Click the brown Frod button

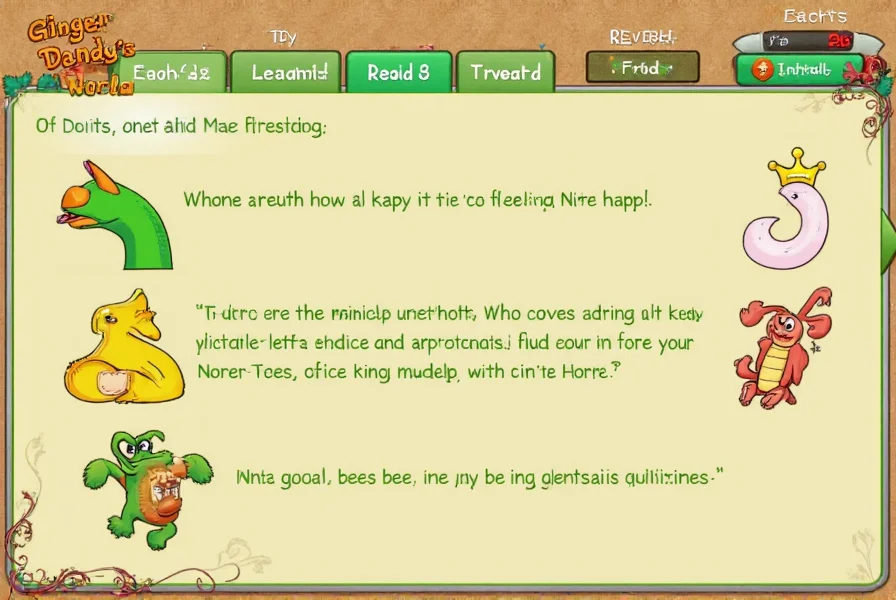(x=642, y=68)
